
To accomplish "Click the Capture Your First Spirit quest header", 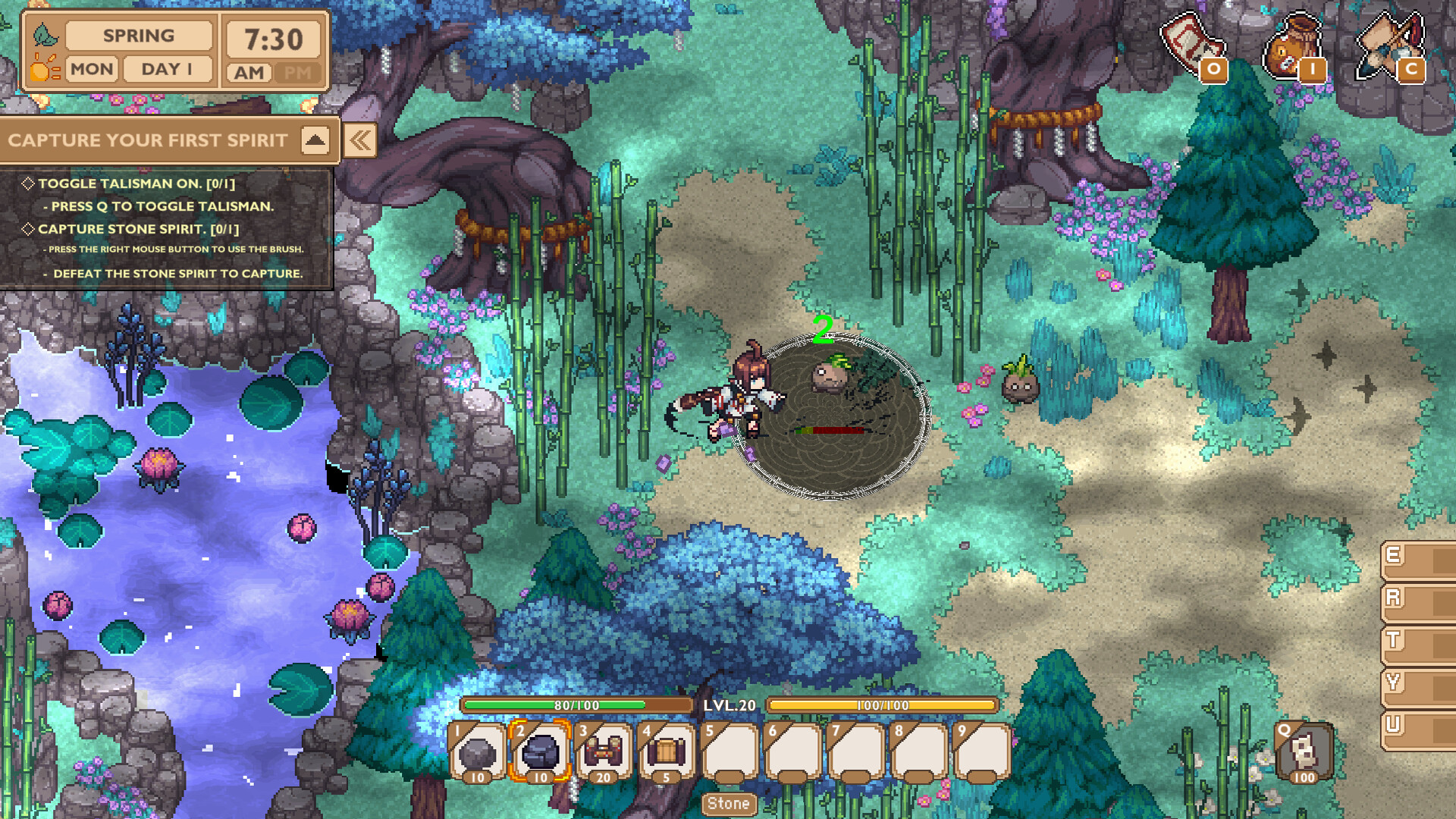I will click(x=149, y=140).
